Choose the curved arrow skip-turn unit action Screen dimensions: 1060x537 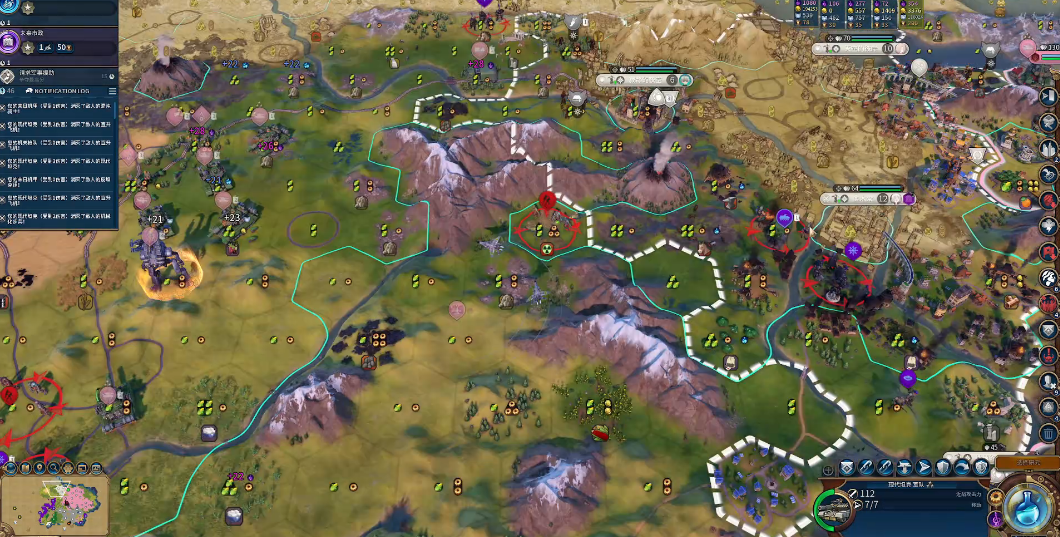point(964,468)
